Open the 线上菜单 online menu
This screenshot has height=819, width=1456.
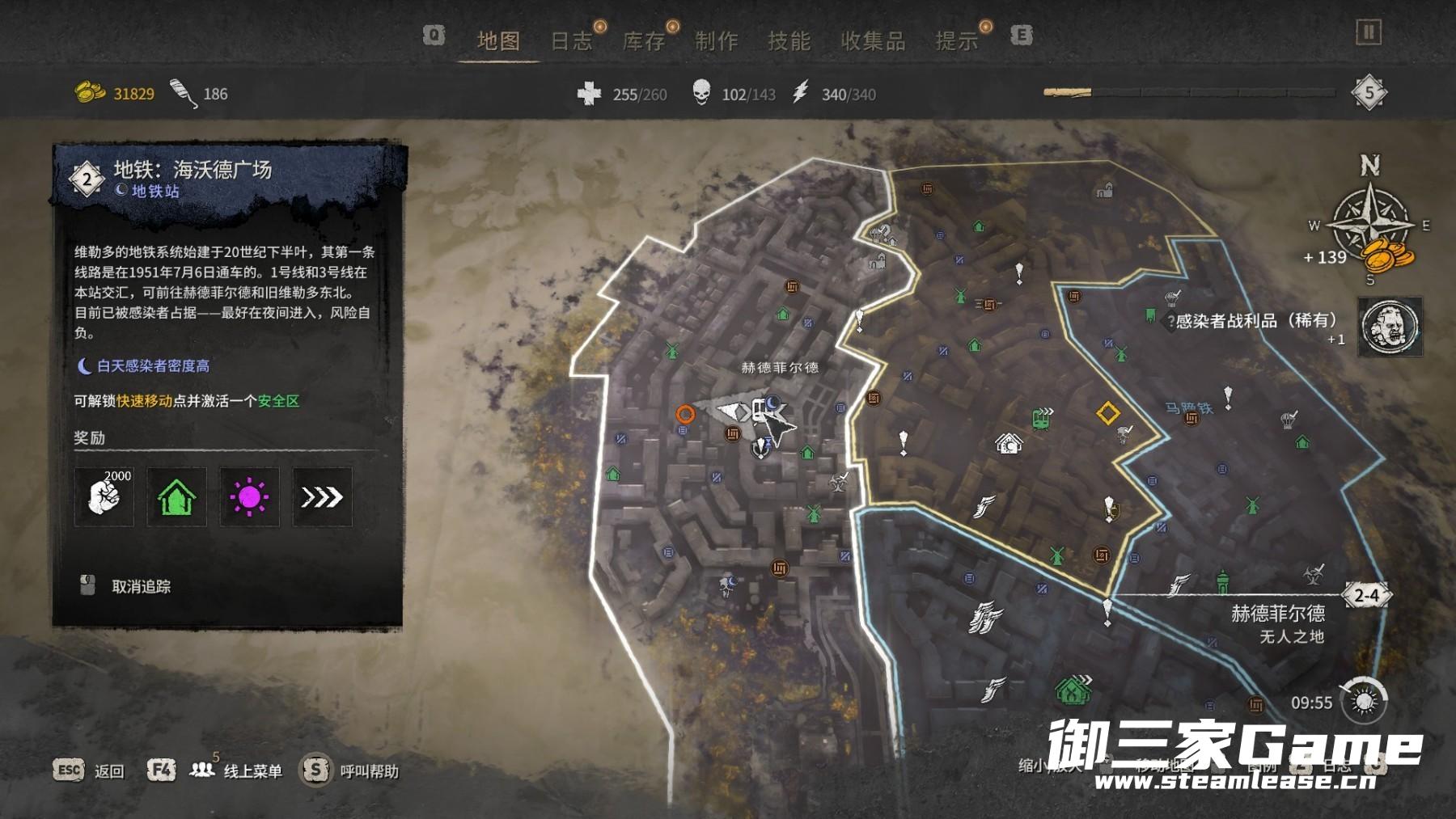252,771
